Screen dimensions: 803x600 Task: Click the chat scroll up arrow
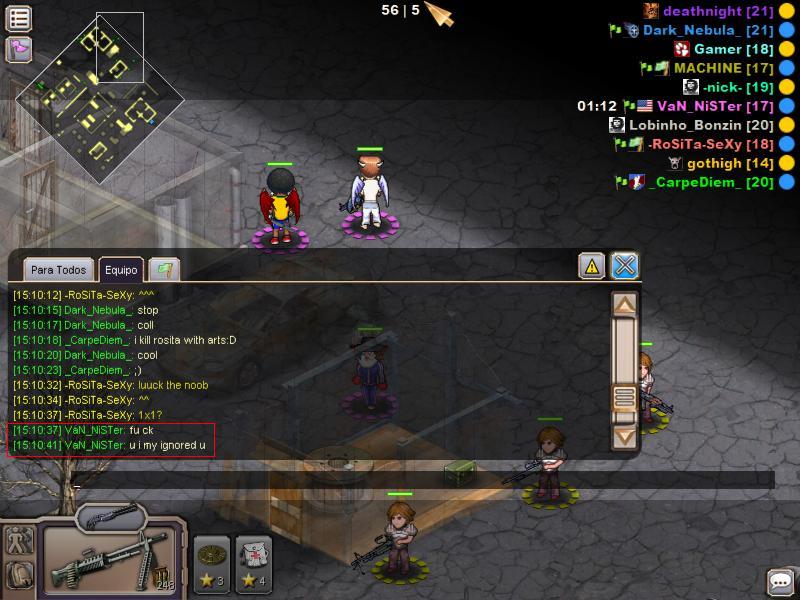point(625,305)
